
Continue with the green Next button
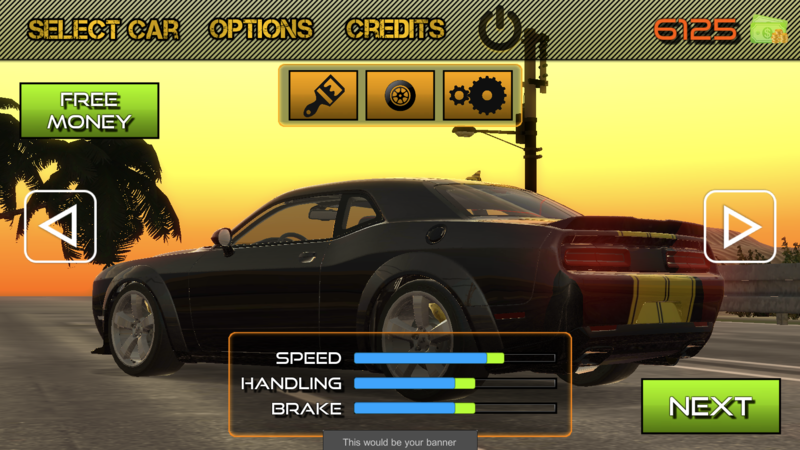(710, 406)
